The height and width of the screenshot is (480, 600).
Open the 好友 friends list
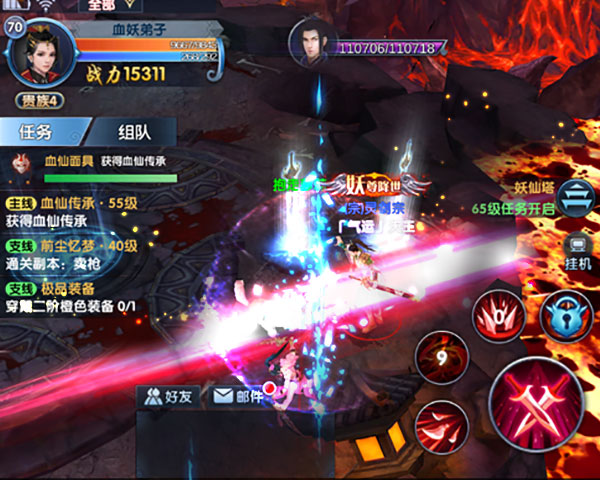coord(168,396)
